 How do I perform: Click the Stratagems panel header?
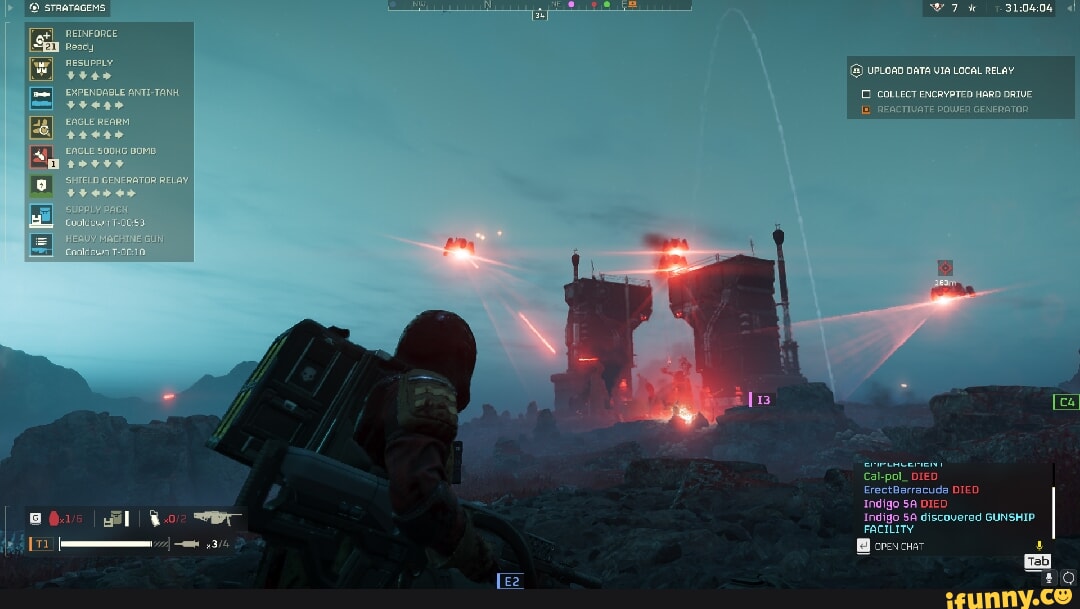68,8
